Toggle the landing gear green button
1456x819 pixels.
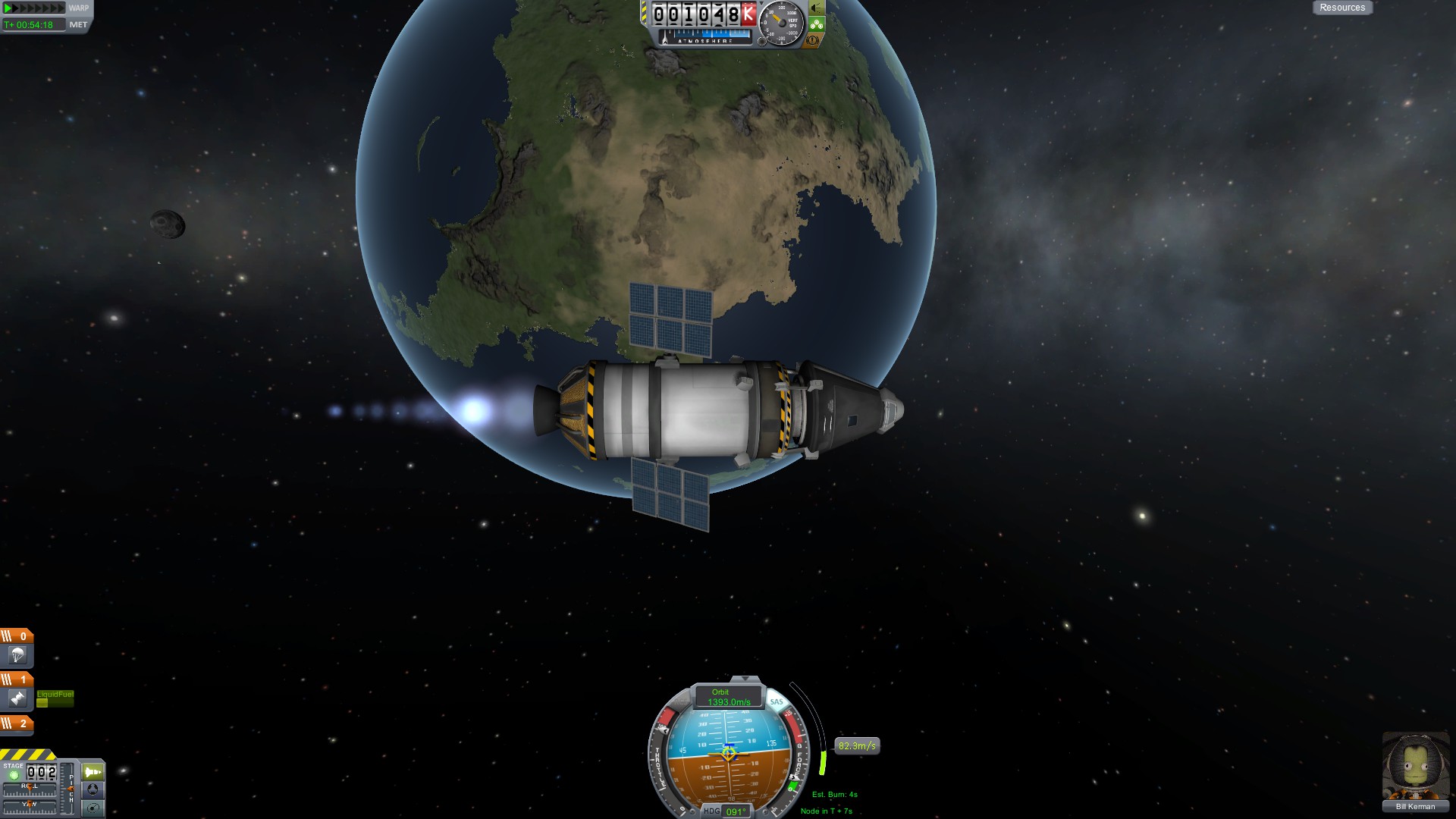(x=816, y=24)
